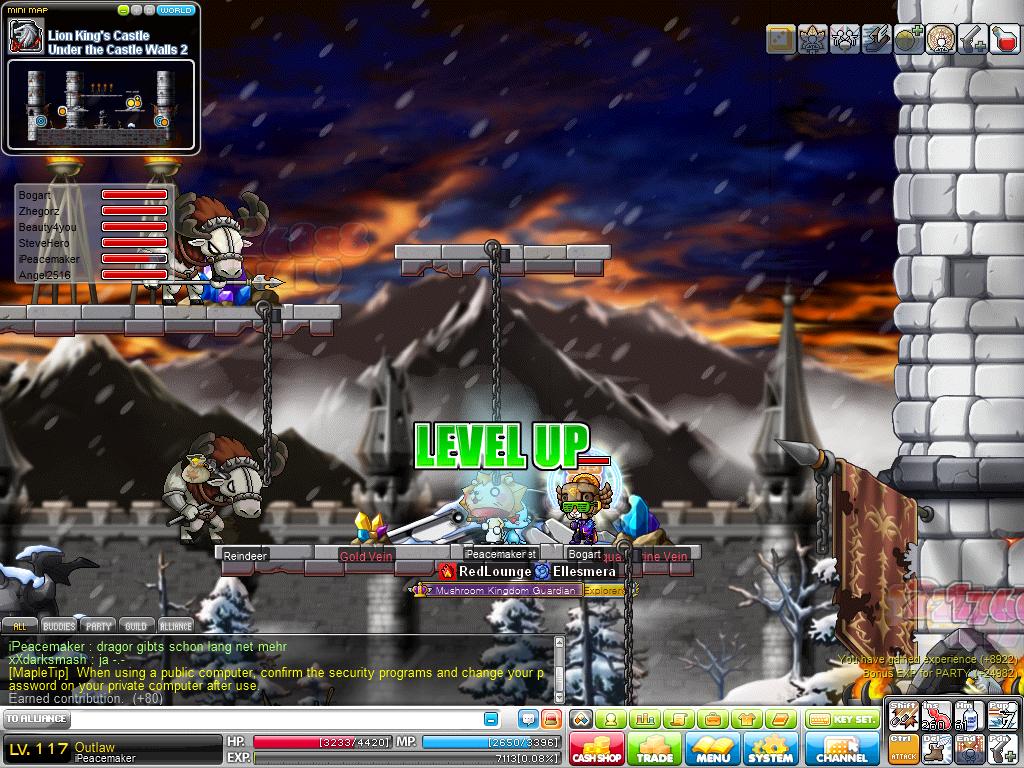Select the gun booster buff icon
The height and width of the screenshot is (768, 1024).
972,39
